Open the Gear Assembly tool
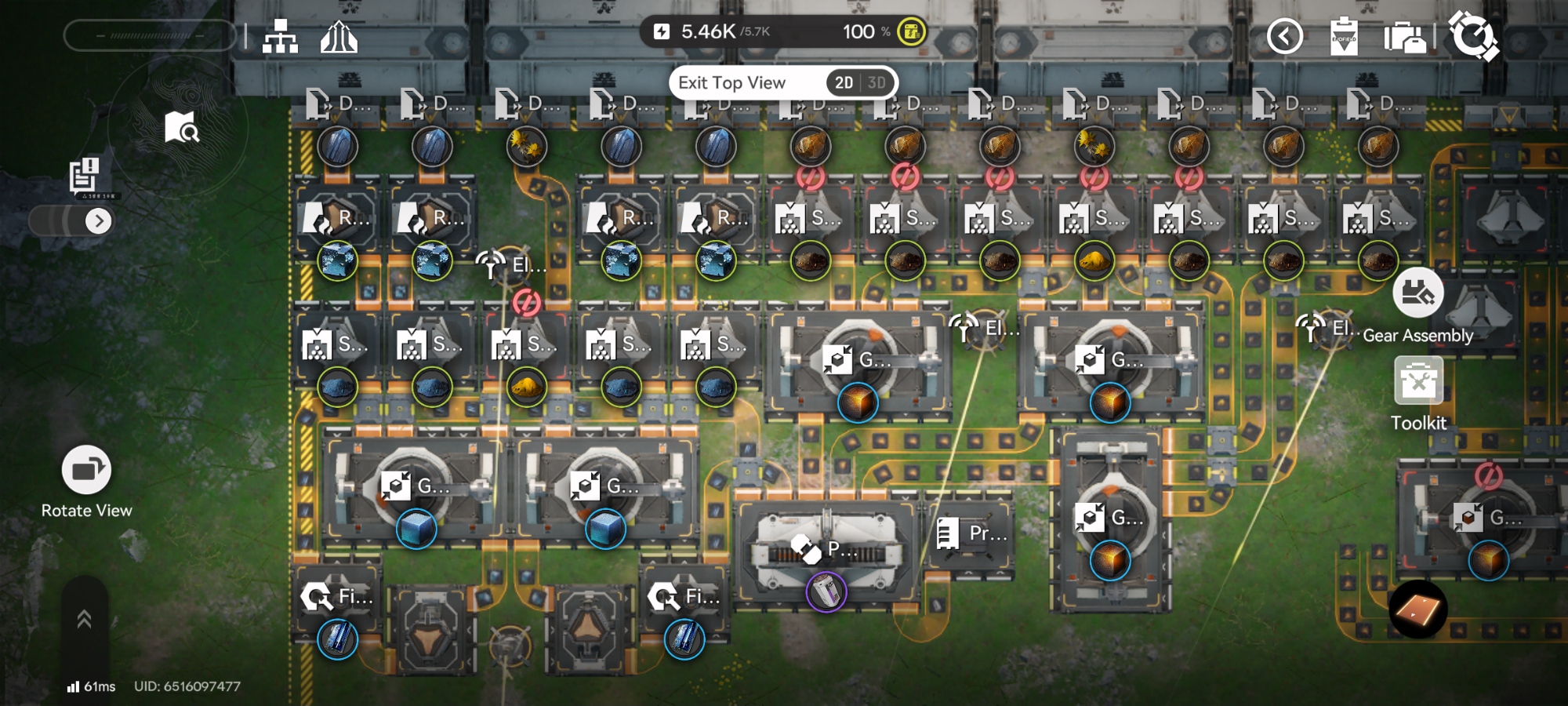This screenshot has width=1568, height=706. (1417, 293)
